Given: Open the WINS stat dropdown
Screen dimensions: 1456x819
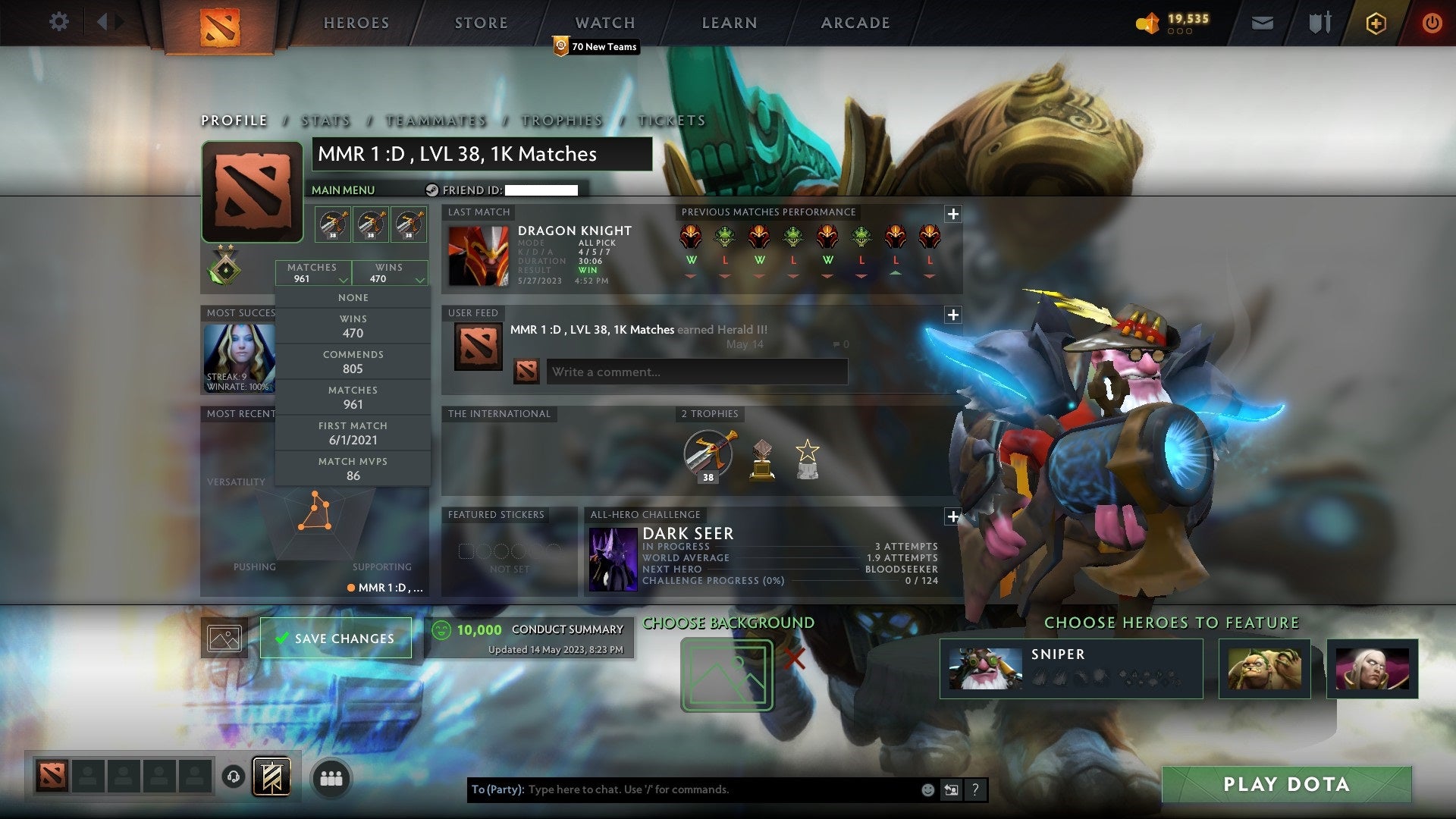Looking at the screenshot, I should 390,273.
